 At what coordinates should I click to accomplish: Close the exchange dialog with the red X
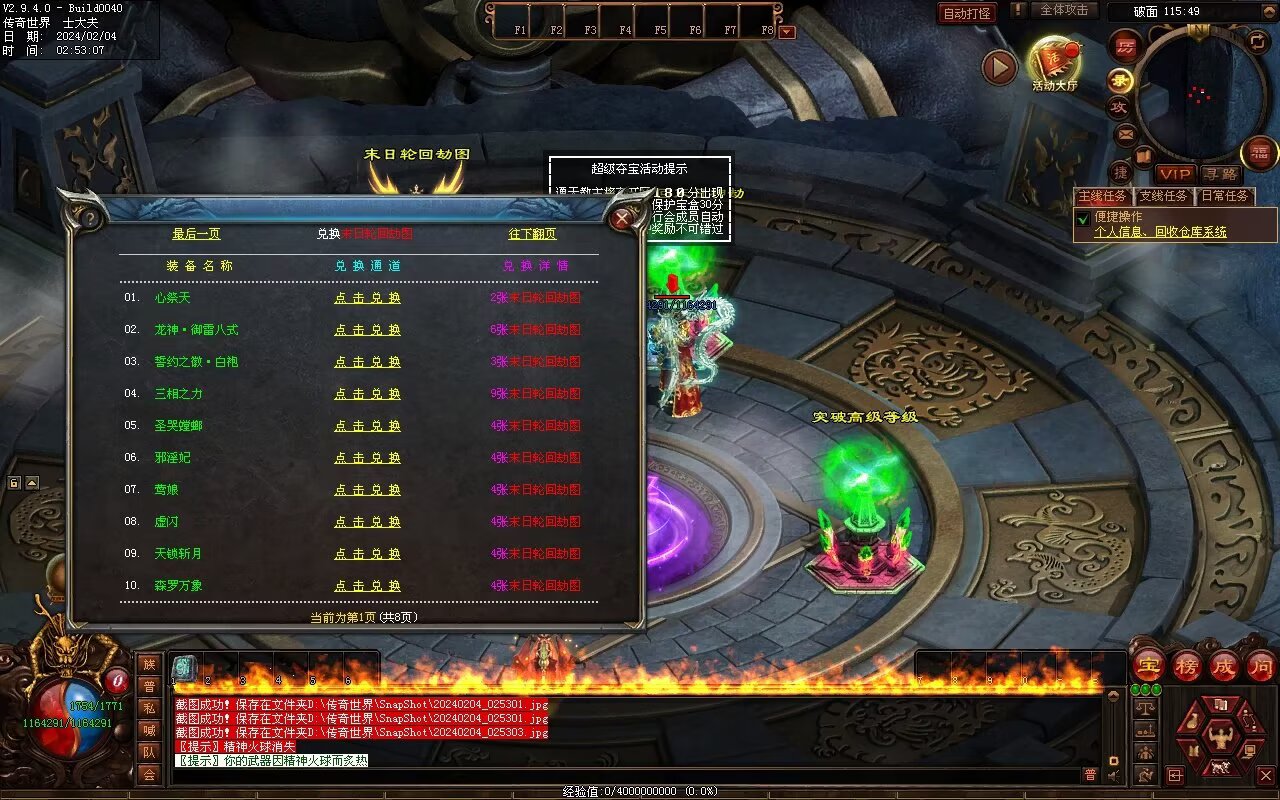623,217
